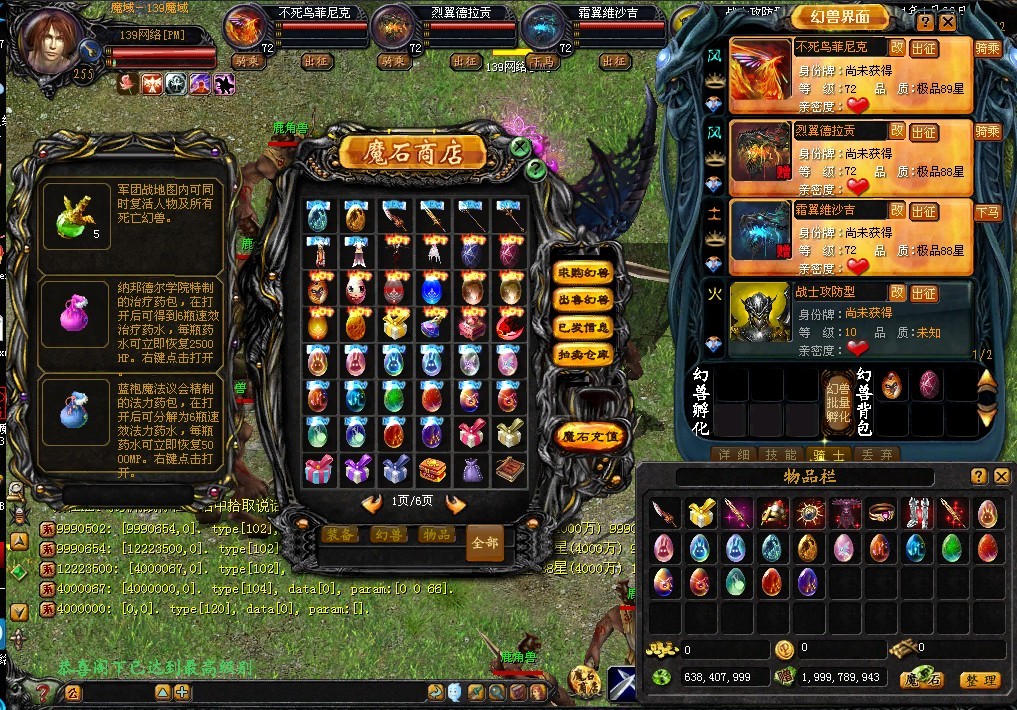The image size is (1017, 710).
Task: Select the 拍卖仓库 button
Action: [584, 354]
